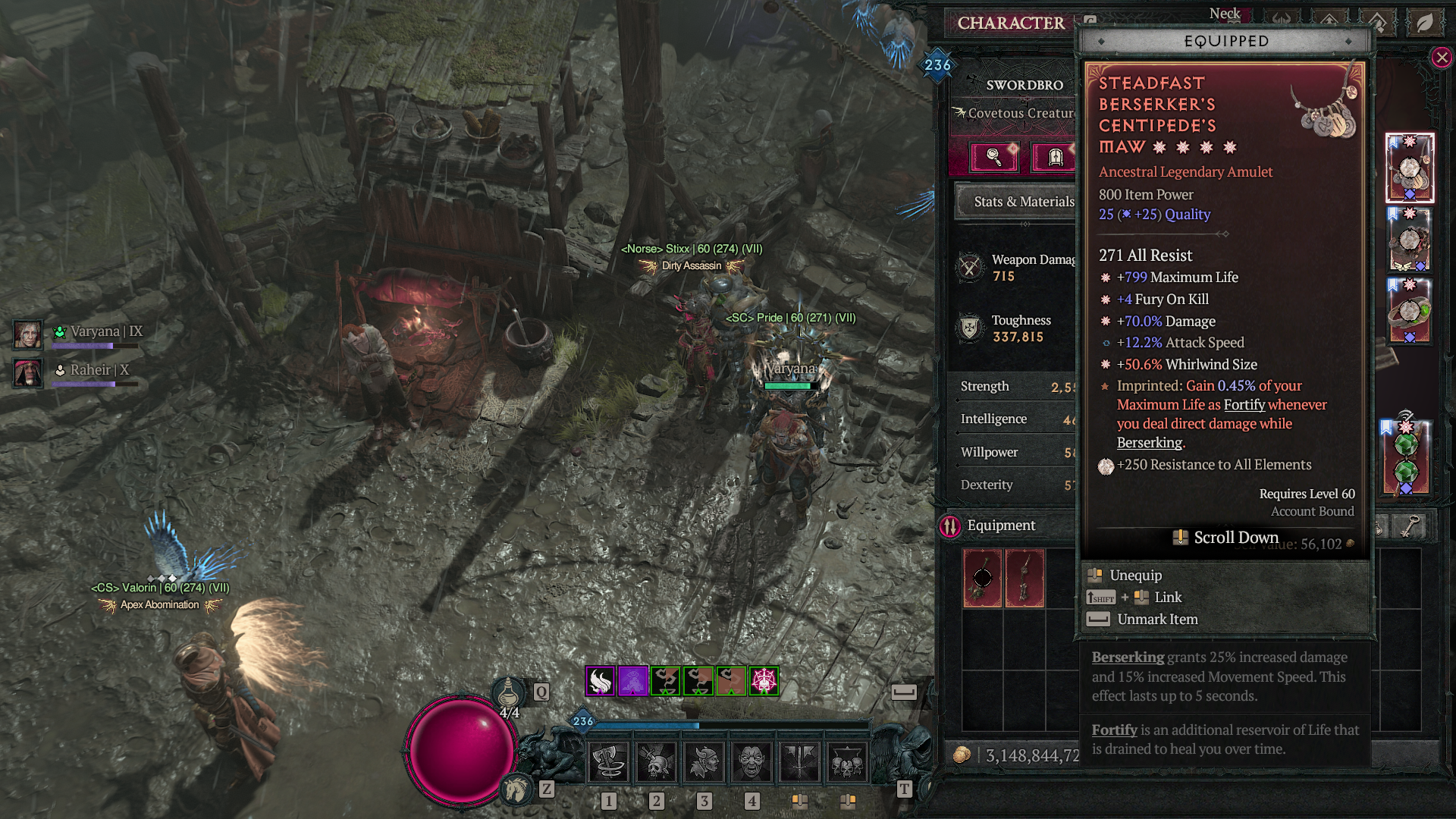This screenshot has height=819, width=1456.
Task: Toggle the Equipment sort arrows button
Action: [950, 526]
